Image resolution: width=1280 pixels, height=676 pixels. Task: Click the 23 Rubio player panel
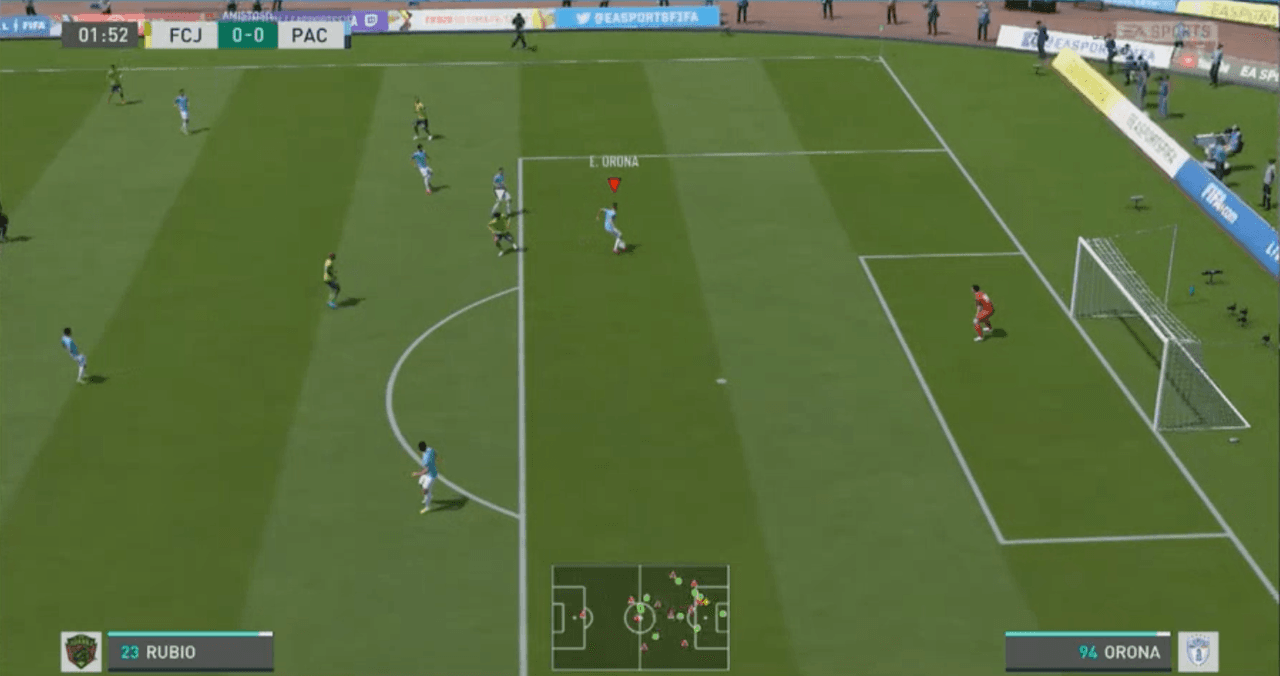click(190, 652)
